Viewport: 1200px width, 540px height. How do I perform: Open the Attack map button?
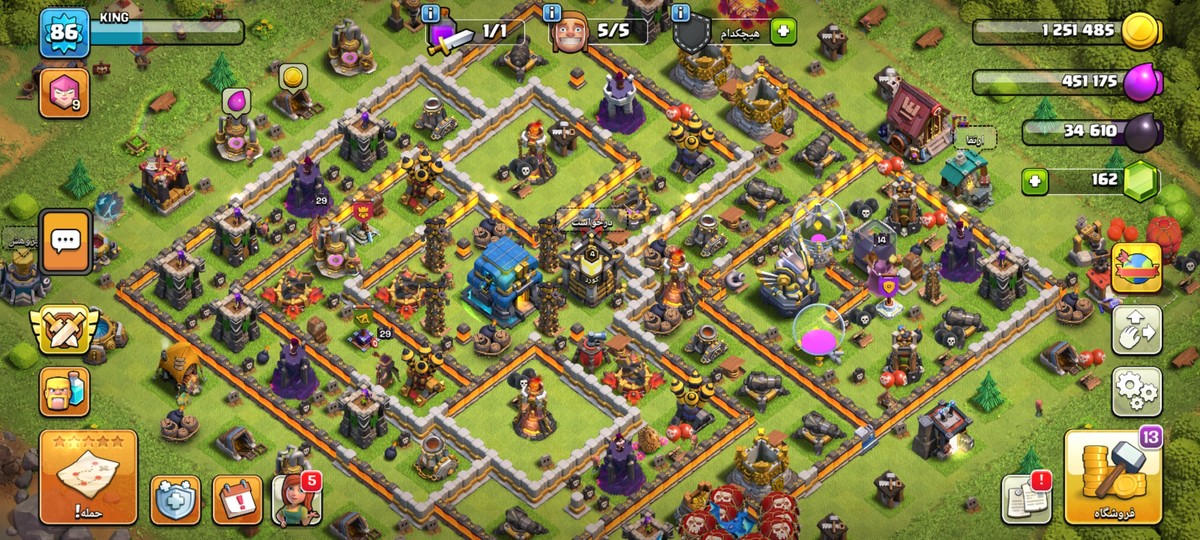click(x=88, y=477)
